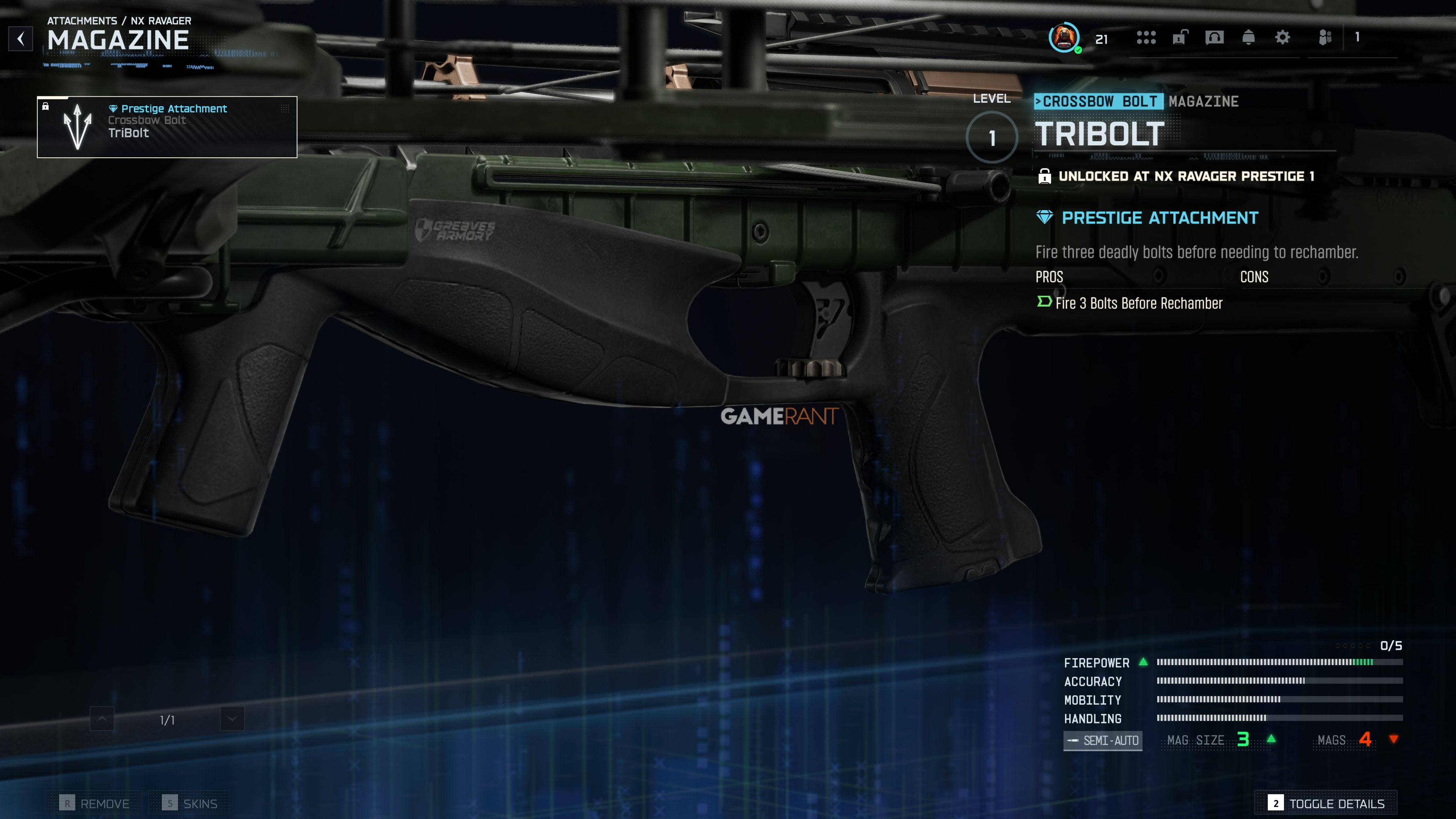
Task: Go to next attachment page with down arrow
Action: (x=232, y=719)
